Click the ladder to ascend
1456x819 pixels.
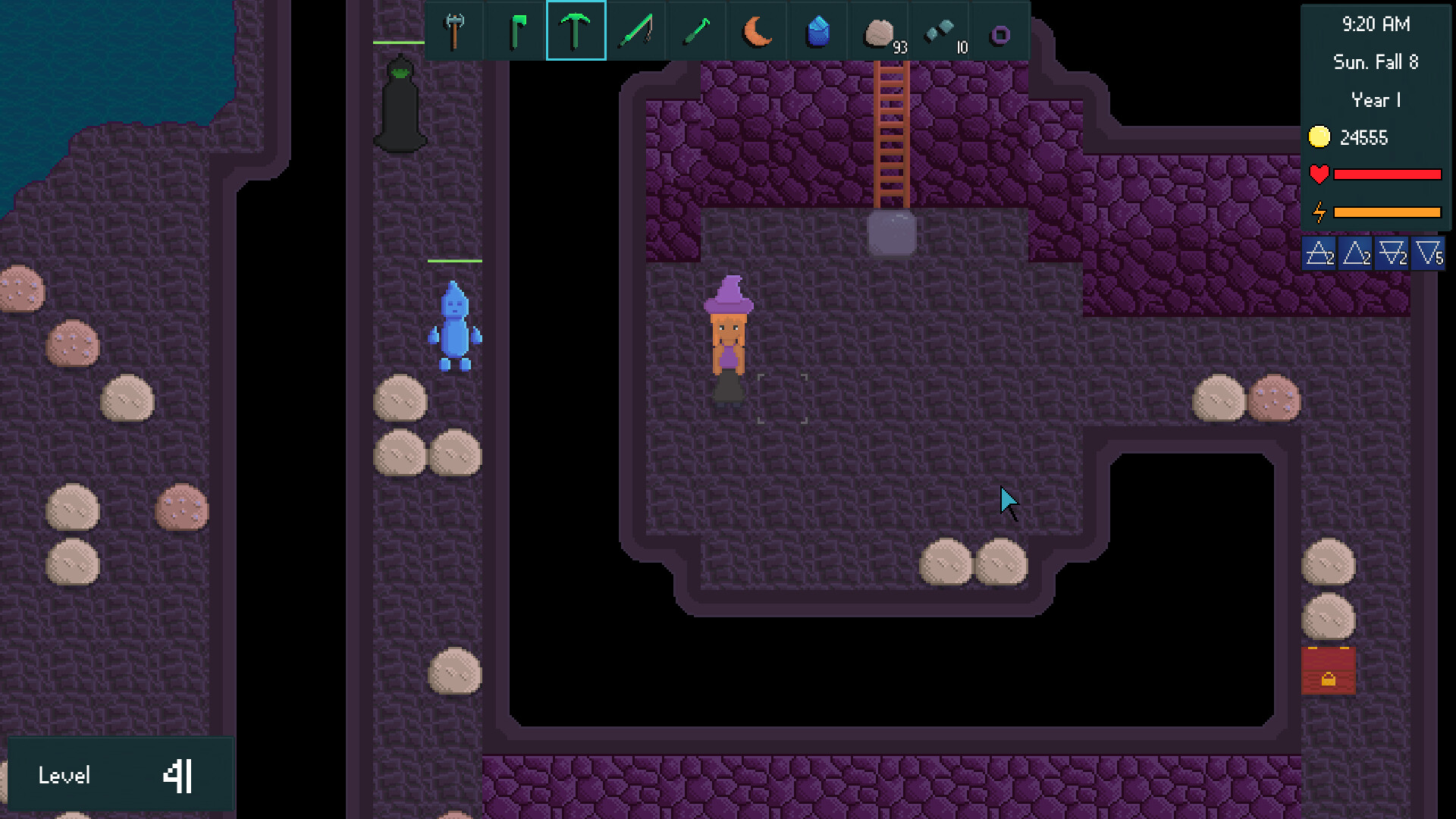tap(891, 136)
